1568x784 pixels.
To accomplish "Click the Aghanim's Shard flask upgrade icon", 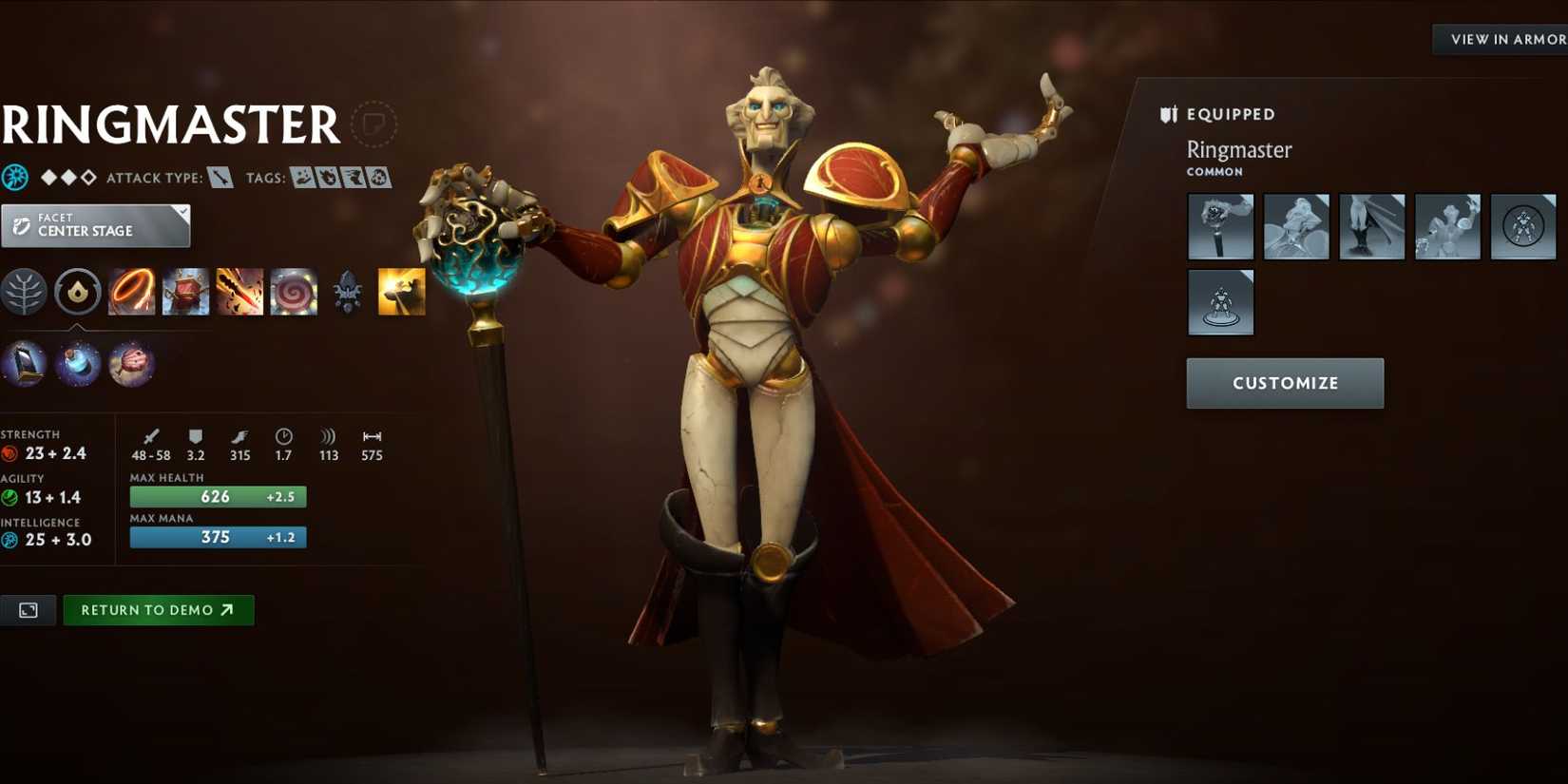I will click(78, 364).
